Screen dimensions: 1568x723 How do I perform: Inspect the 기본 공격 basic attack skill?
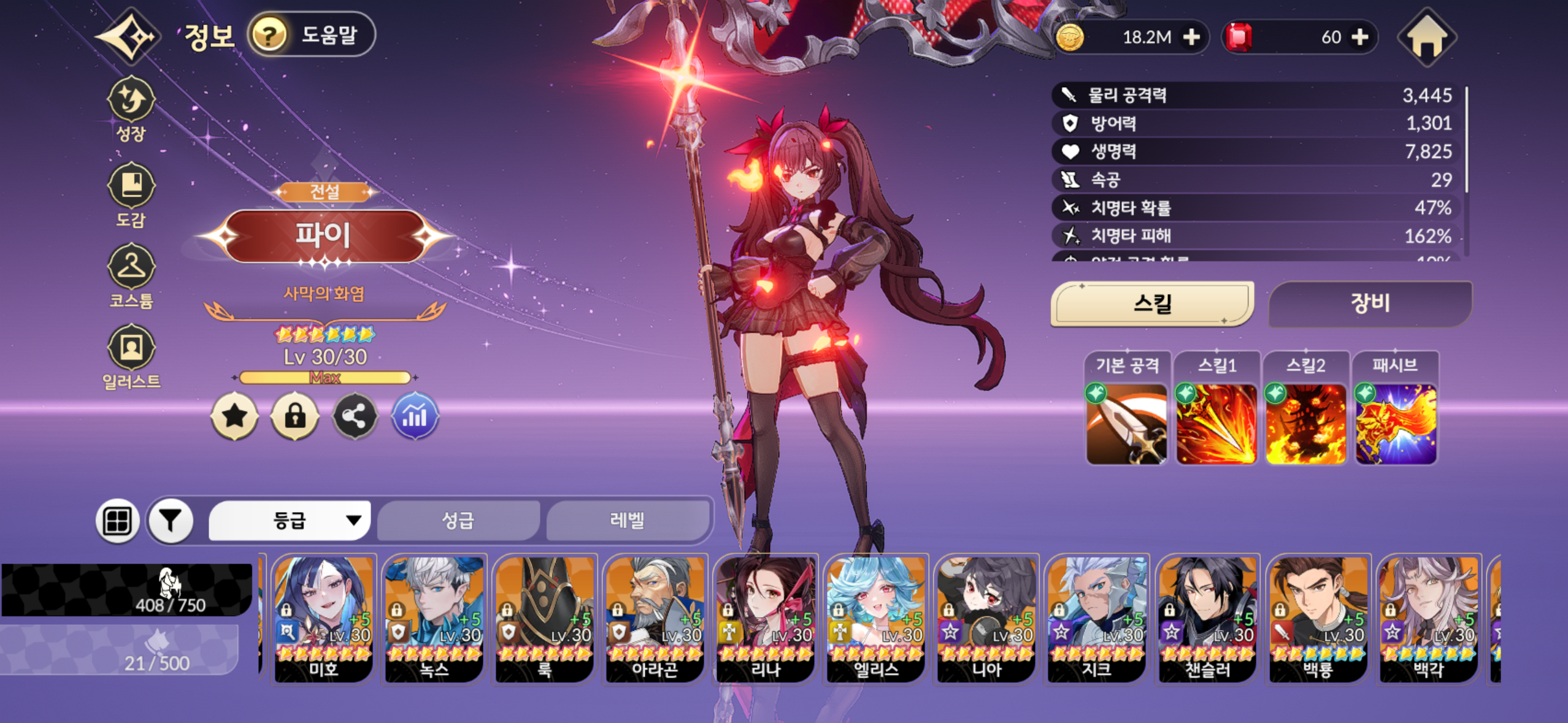click(1126, 424)
